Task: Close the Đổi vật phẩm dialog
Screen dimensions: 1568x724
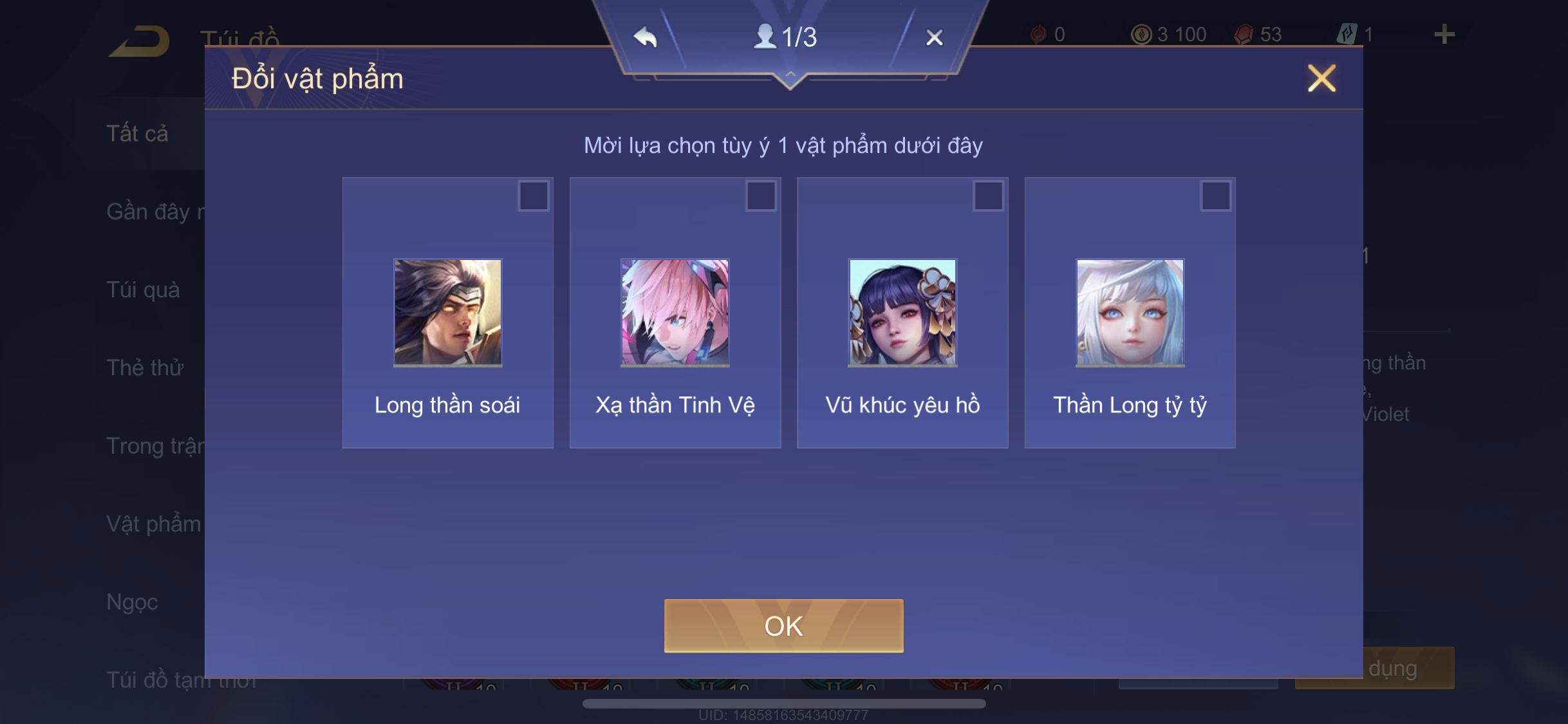Action: point(1321,79)
